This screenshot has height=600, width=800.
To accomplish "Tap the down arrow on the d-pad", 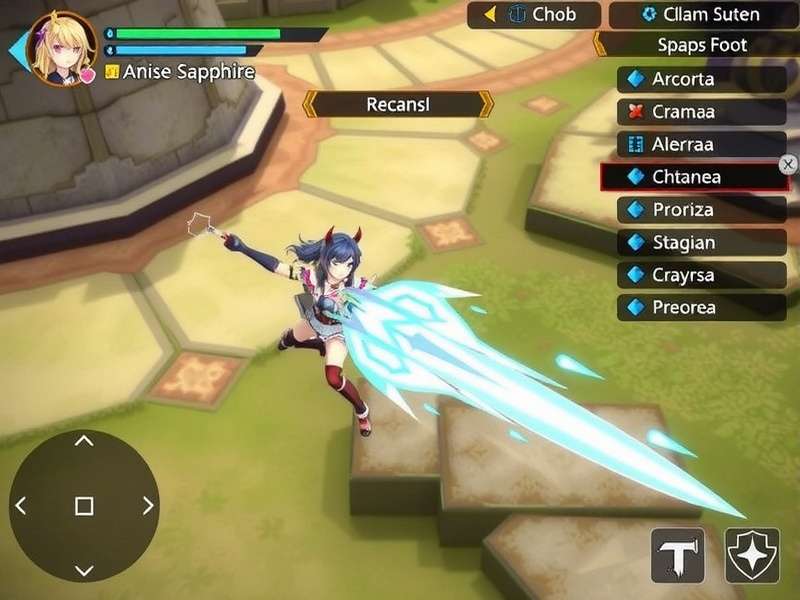I will pos(84,570).
